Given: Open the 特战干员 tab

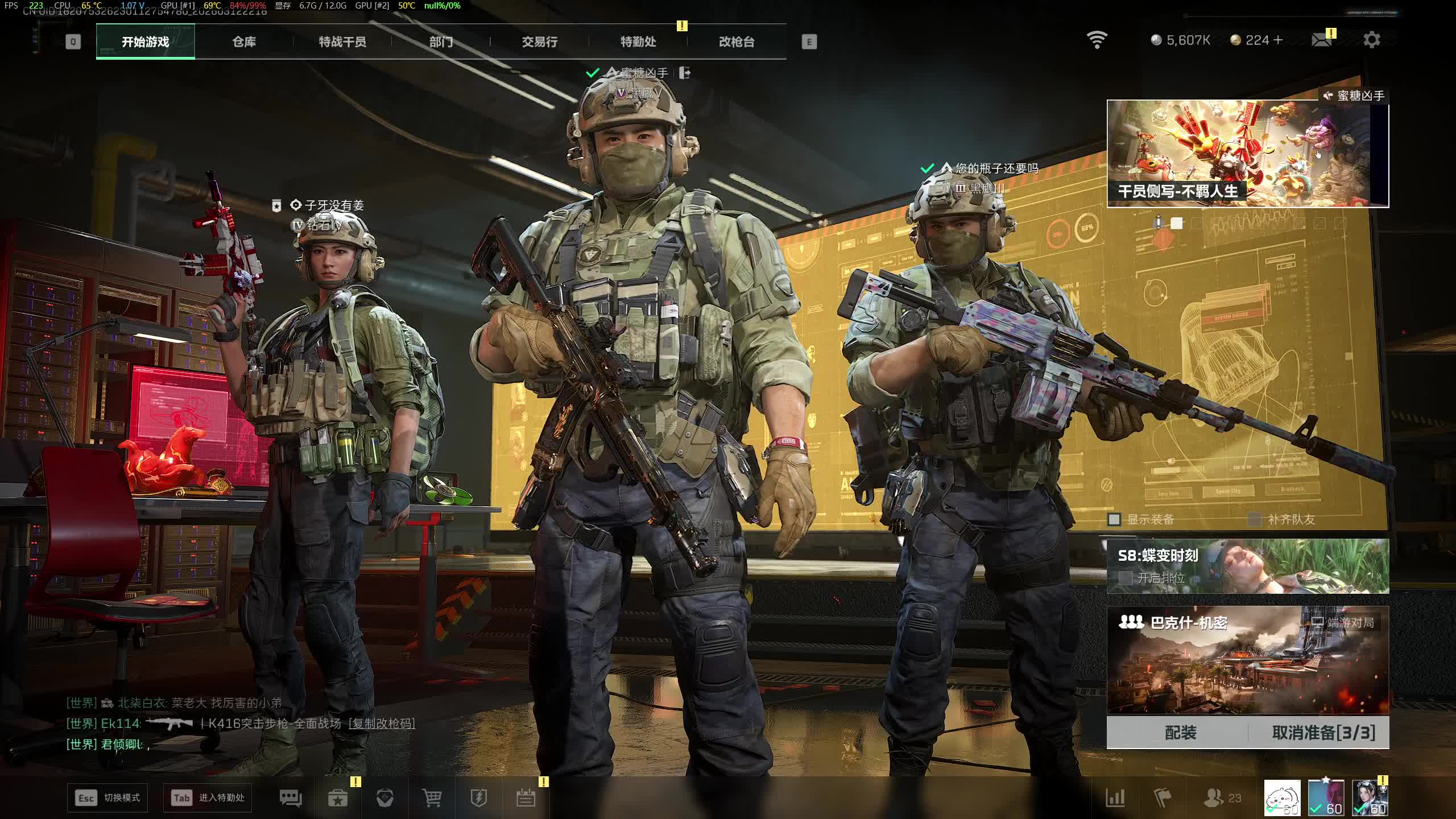Looking at the screenshot, I should (342, 42).
